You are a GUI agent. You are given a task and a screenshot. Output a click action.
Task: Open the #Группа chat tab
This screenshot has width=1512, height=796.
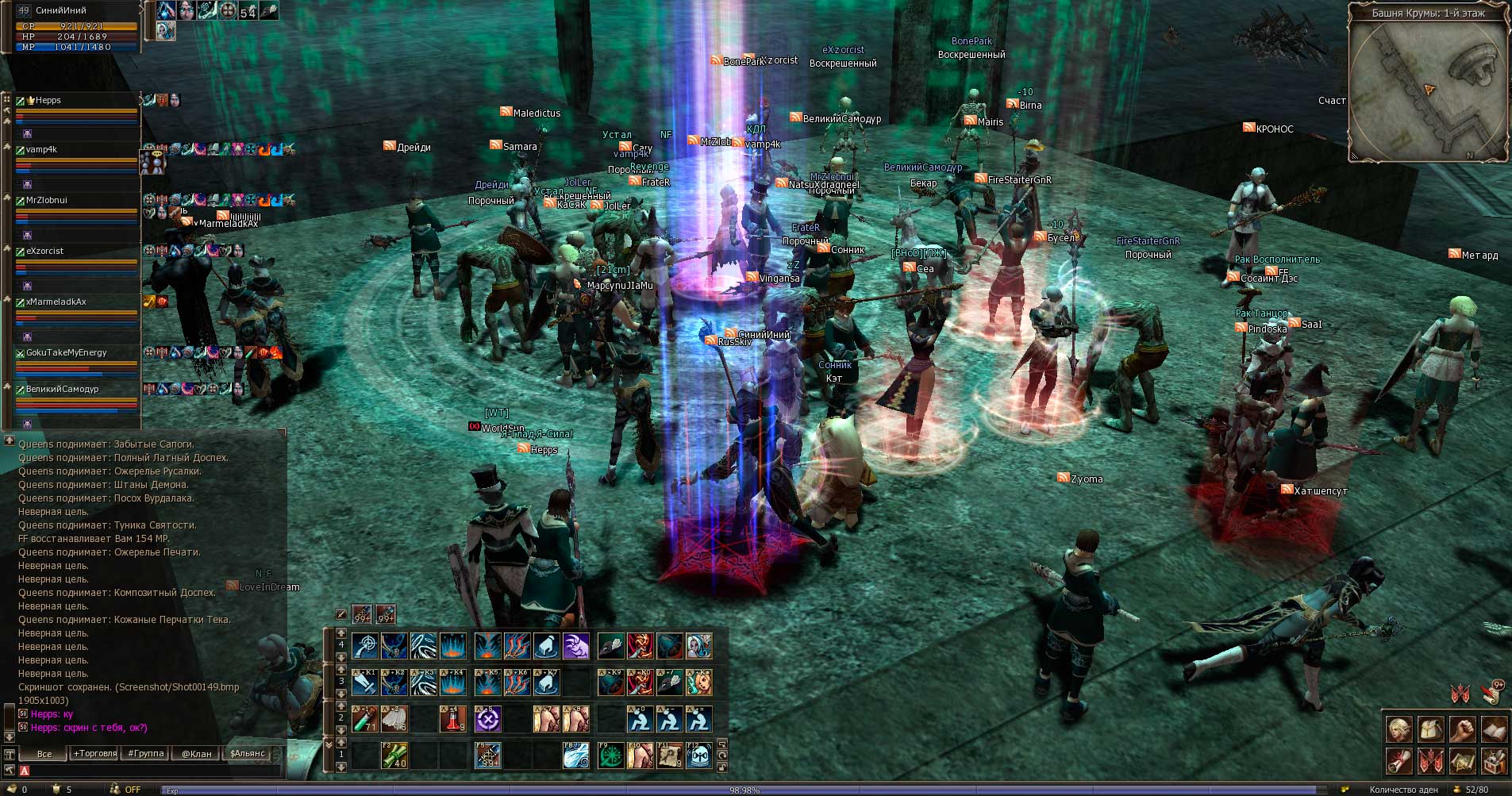pos(145,753)
